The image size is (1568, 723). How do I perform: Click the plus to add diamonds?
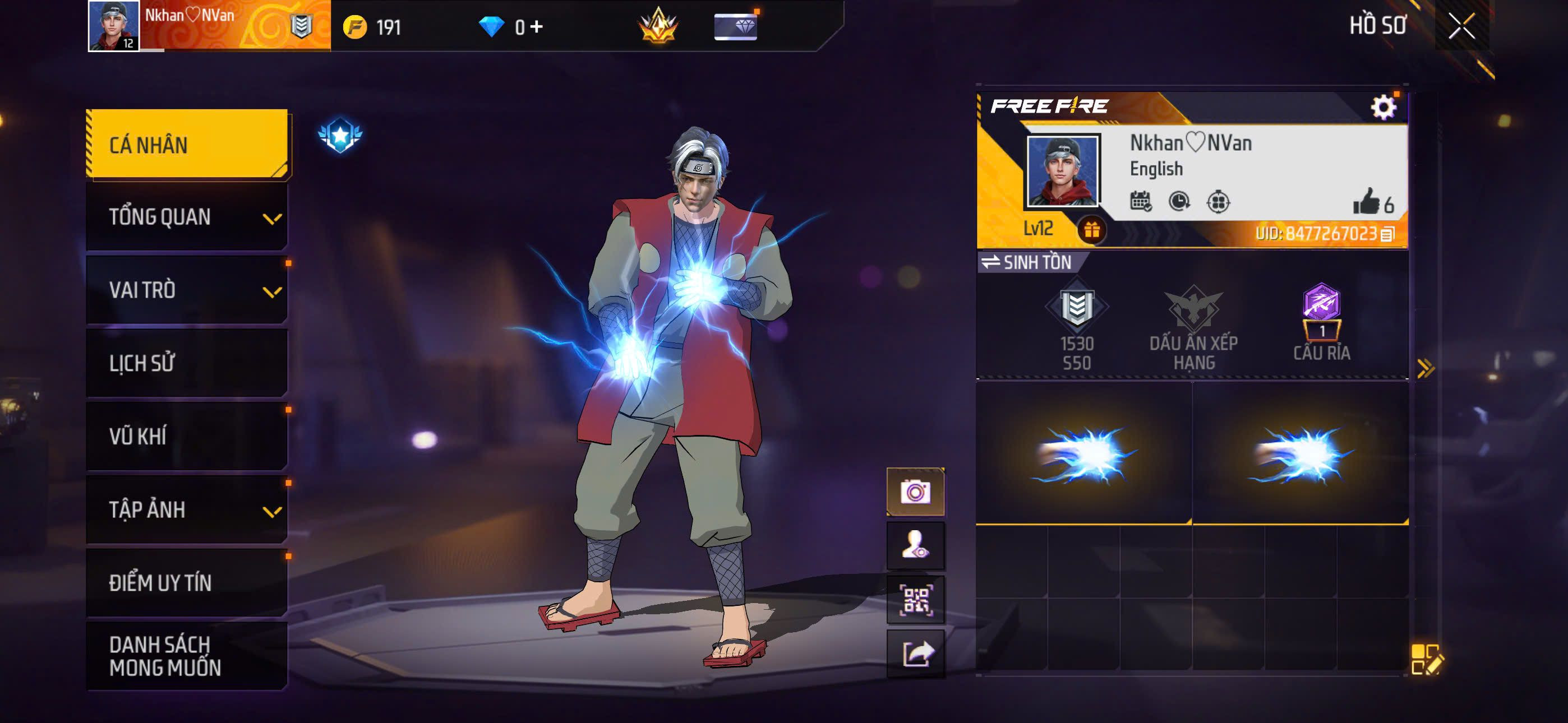[536, 27]
